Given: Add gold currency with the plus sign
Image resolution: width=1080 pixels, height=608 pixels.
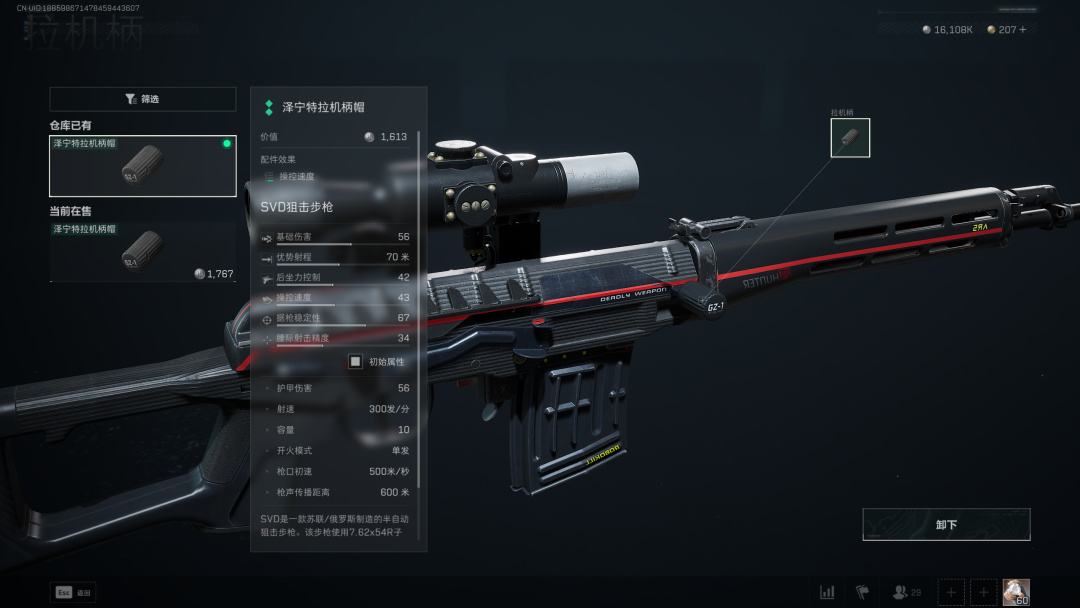Looking at the screenshot, I should click(x=1021, y=30).
